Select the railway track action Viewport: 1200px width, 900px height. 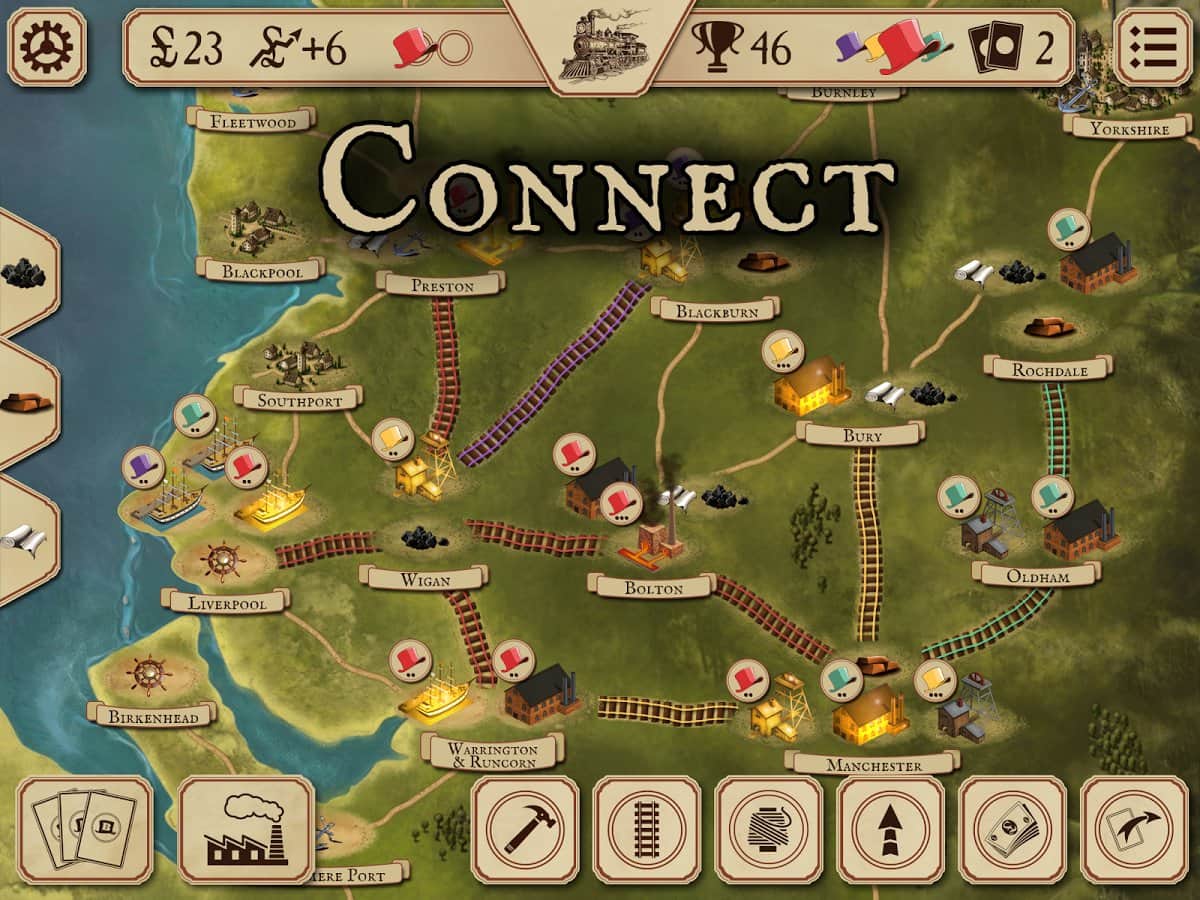(x=647, y=830)
